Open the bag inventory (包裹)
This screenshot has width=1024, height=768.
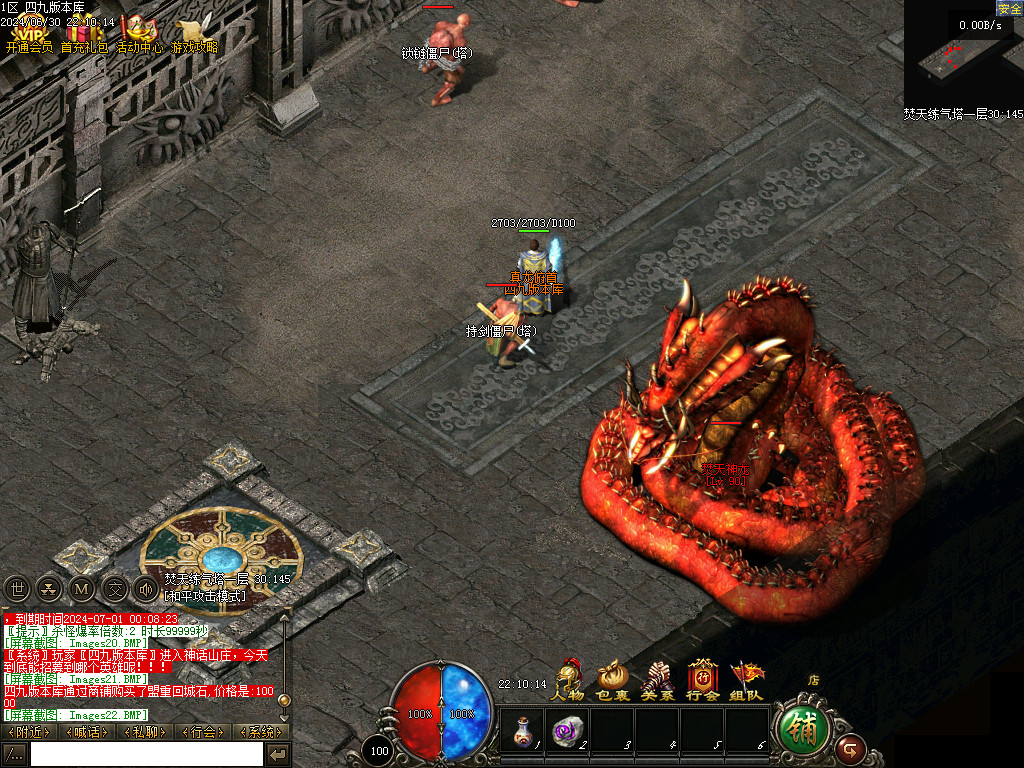612,680
